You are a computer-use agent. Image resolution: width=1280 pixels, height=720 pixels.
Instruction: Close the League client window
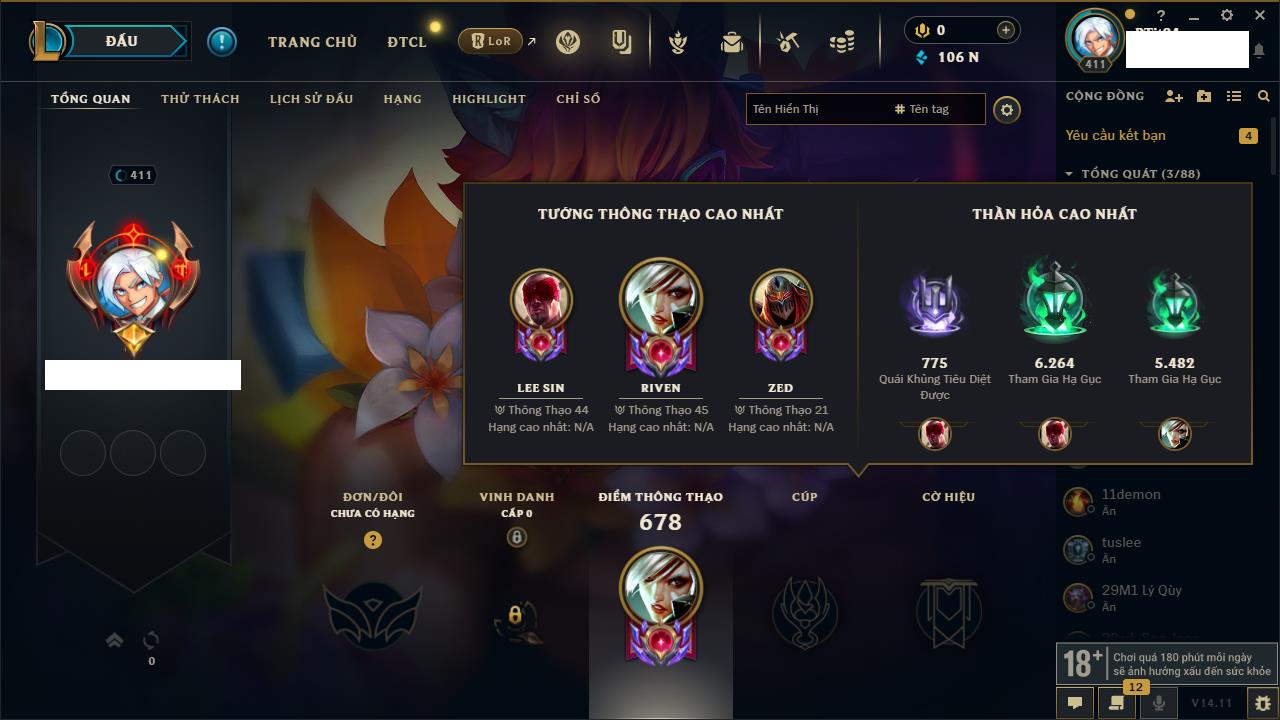1258,16
